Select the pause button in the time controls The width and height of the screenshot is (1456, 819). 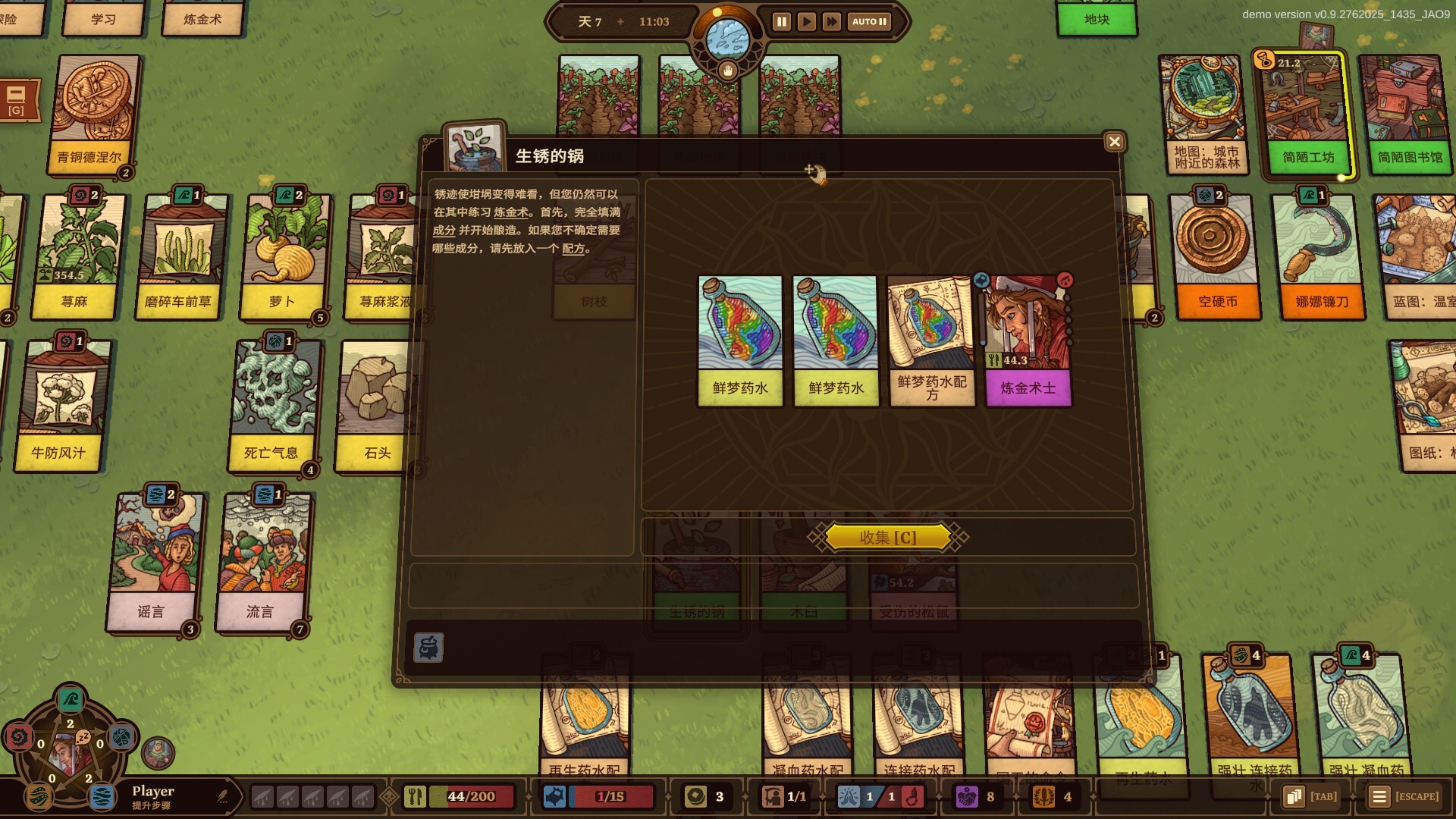781,22
